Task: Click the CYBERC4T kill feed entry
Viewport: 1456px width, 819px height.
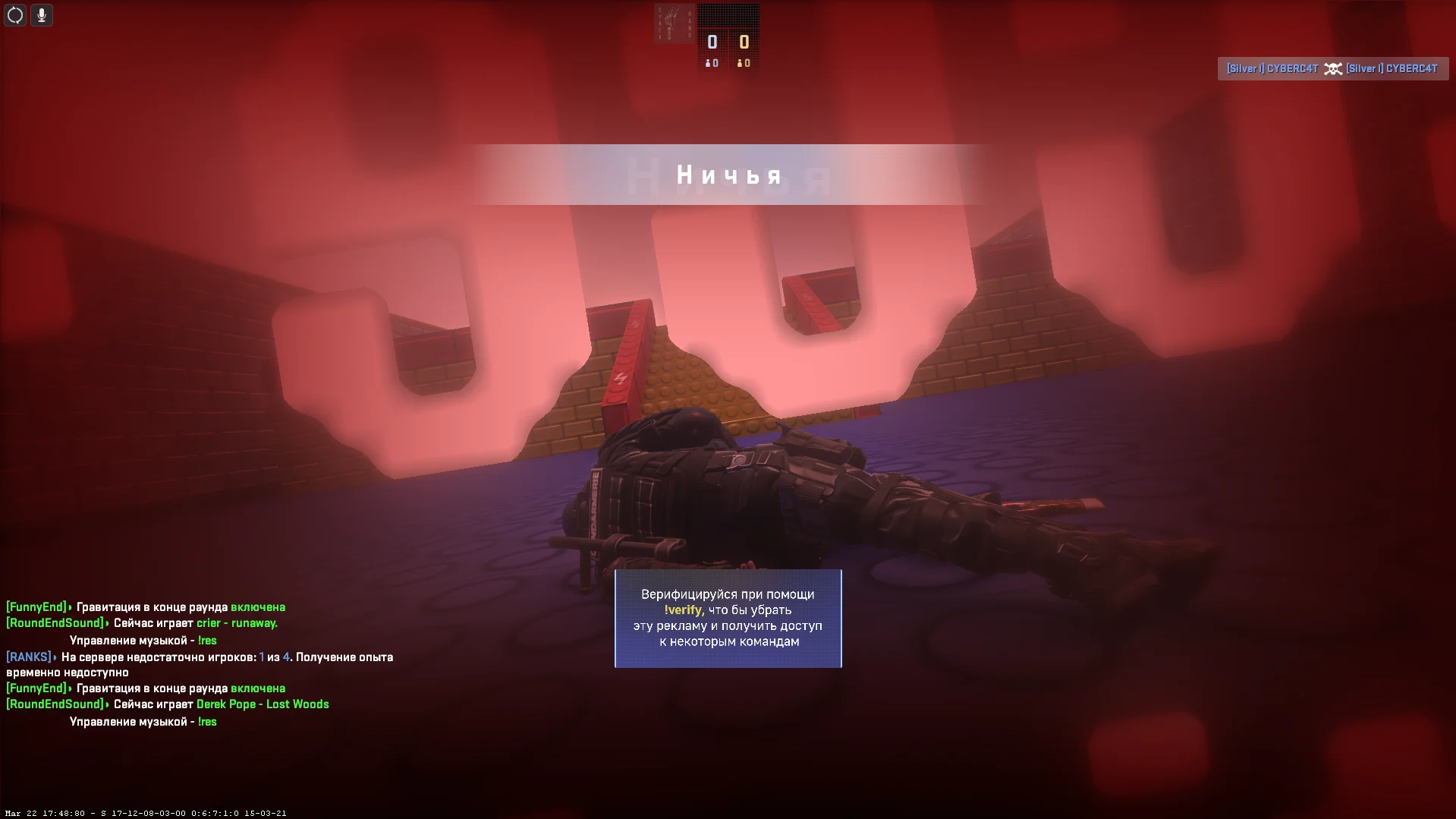Action: (1332, 69)
